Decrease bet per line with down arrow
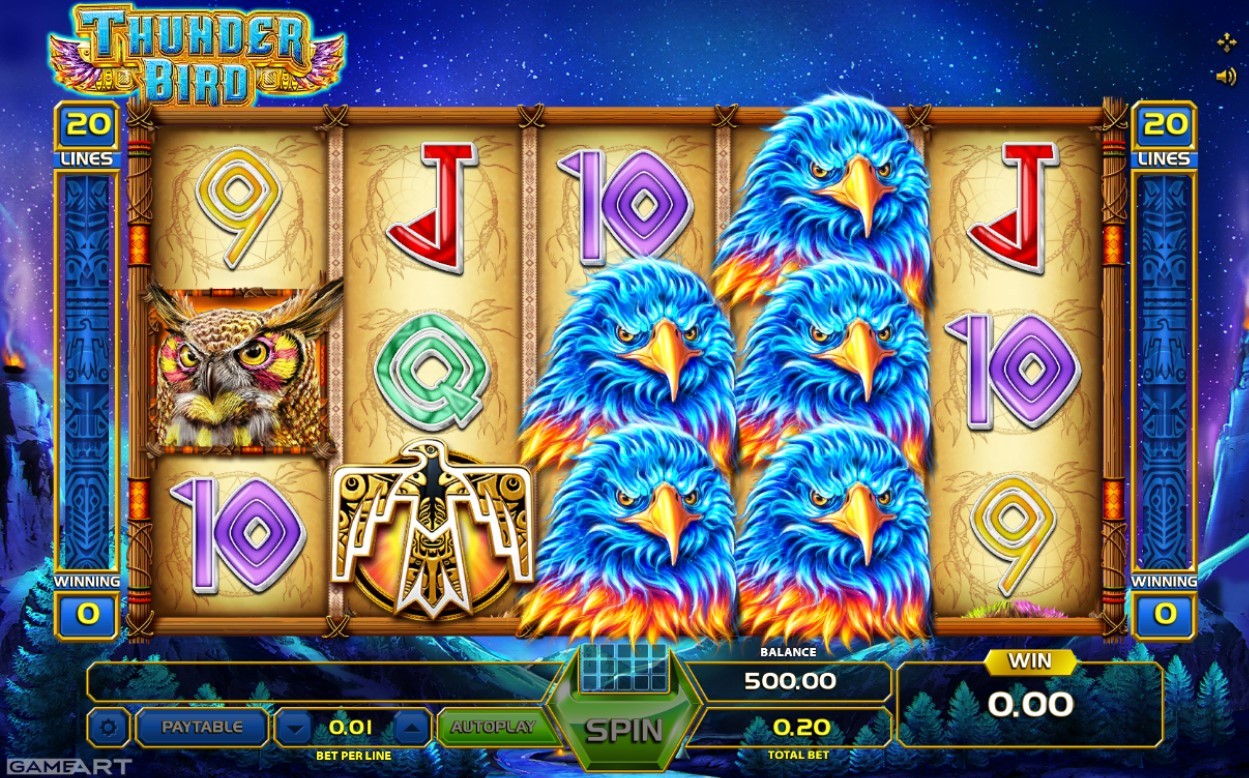Screen dimensions: 1249x778 [x=293, y=728]
